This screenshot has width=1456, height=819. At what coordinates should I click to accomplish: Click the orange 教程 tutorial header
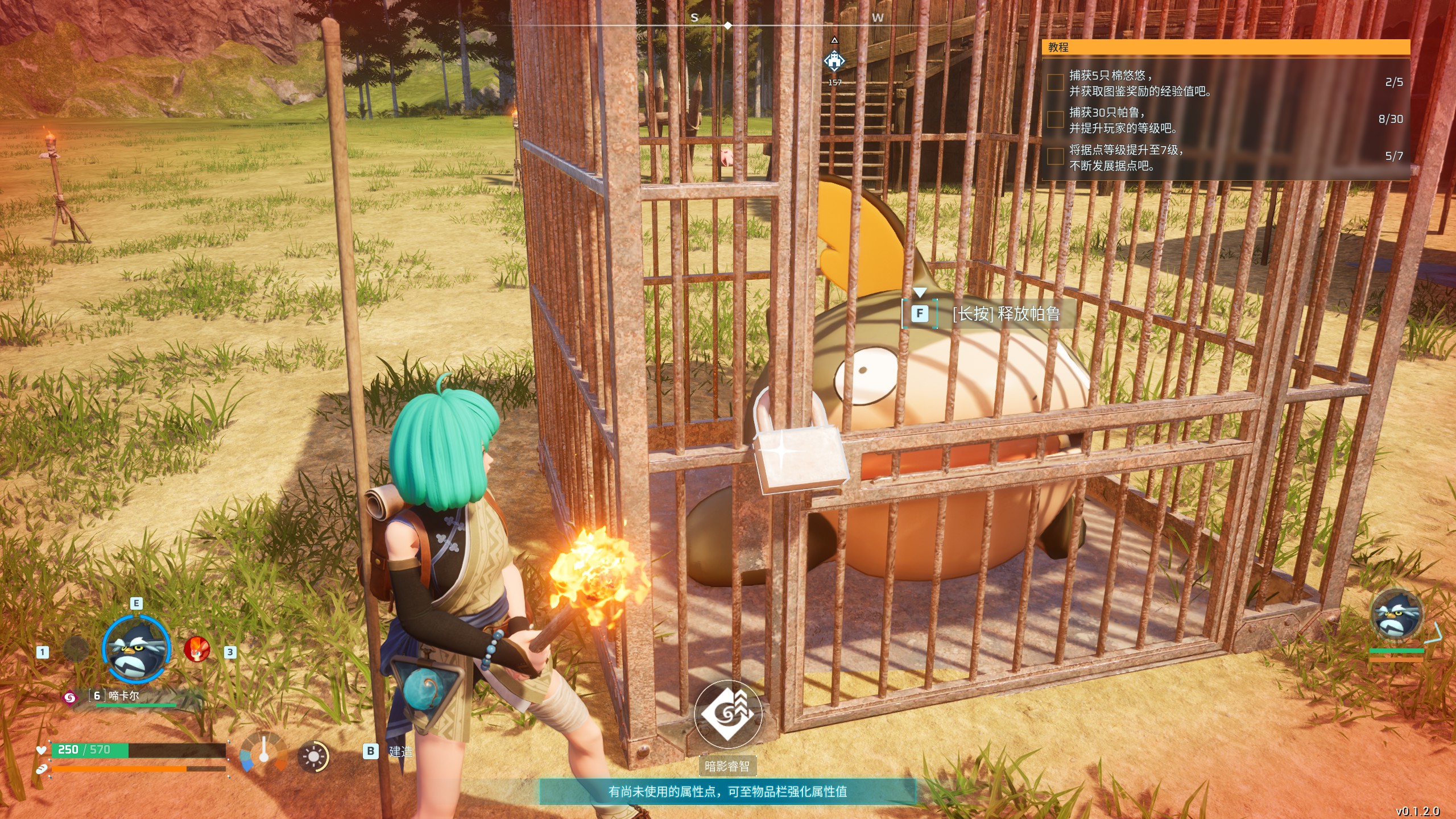[1225, 47]
